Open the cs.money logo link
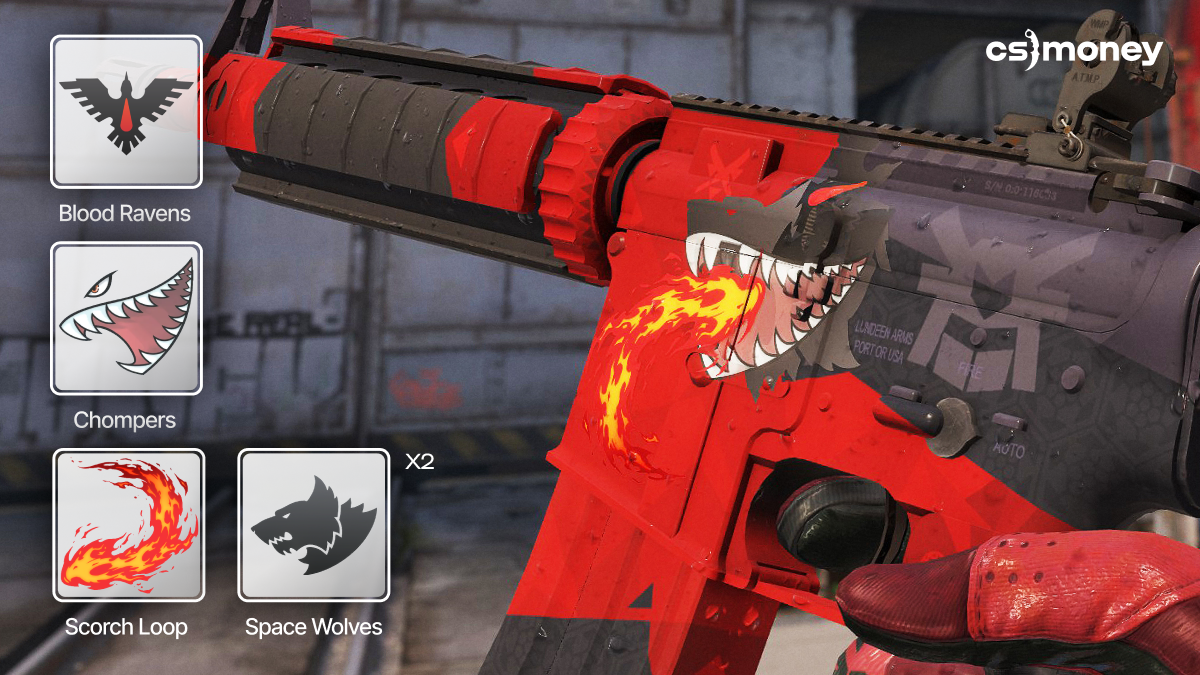 click(x=1074, y=52)
